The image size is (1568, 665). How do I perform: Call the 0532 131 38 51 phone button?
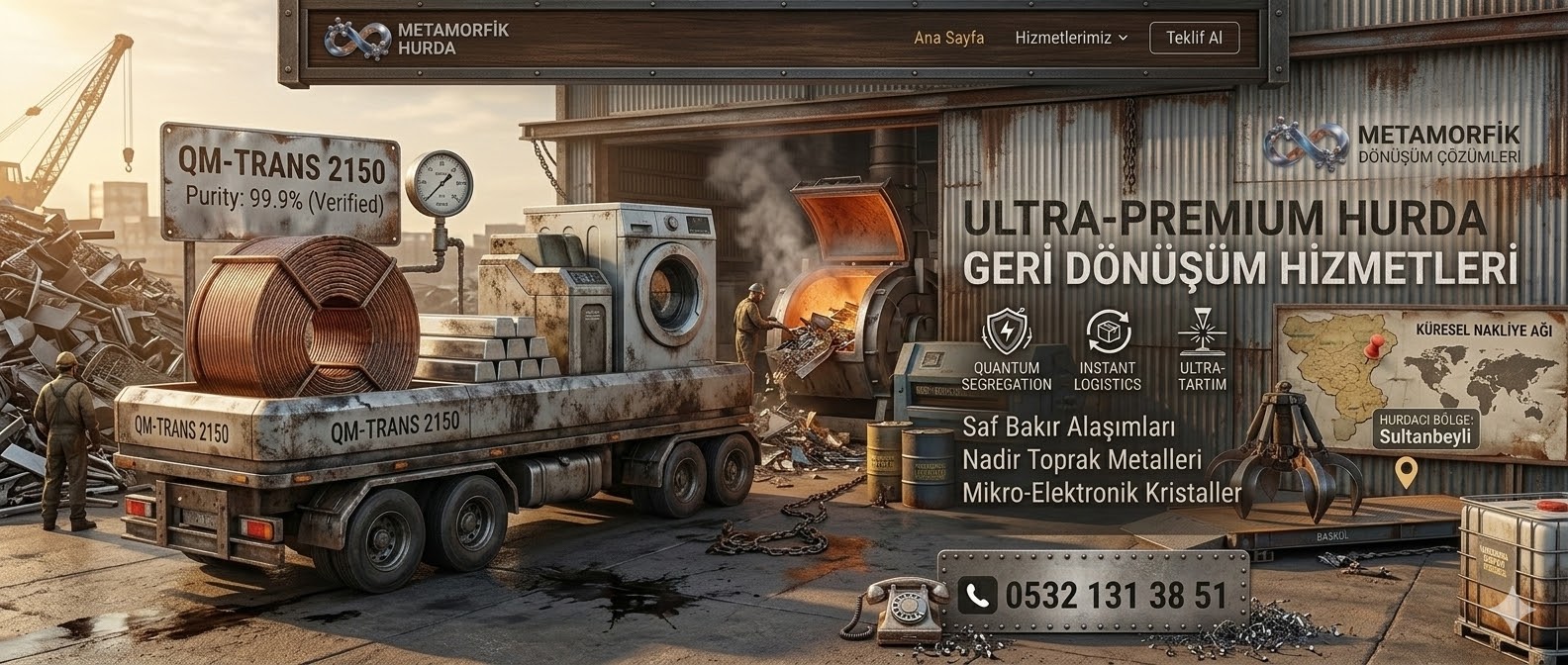[1094, 595]
